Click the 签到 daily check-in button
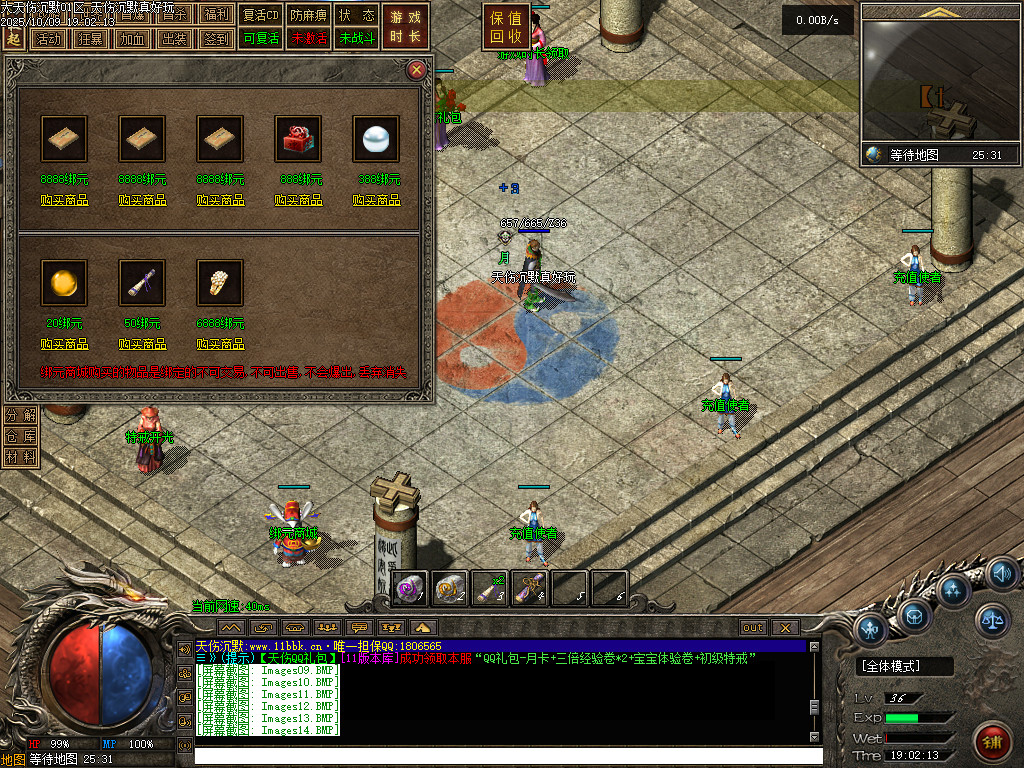 click(215, 39)
